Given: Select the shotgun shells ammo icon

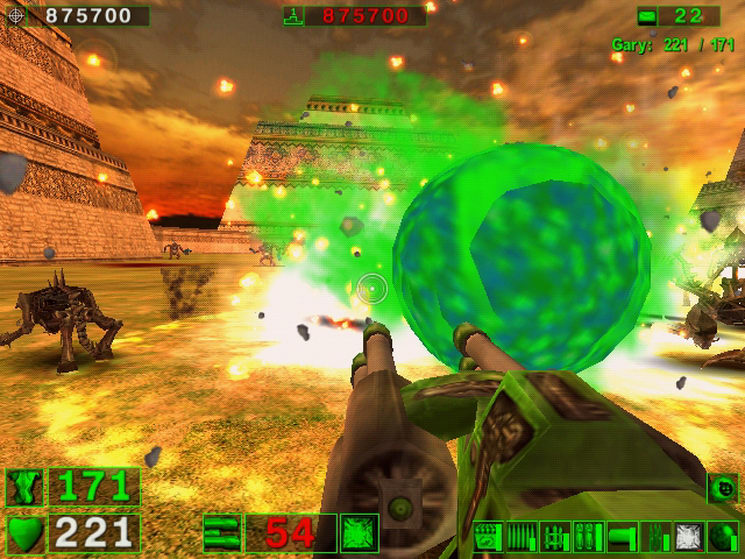Looking at the screenshot, I should [x=488, y=537].
